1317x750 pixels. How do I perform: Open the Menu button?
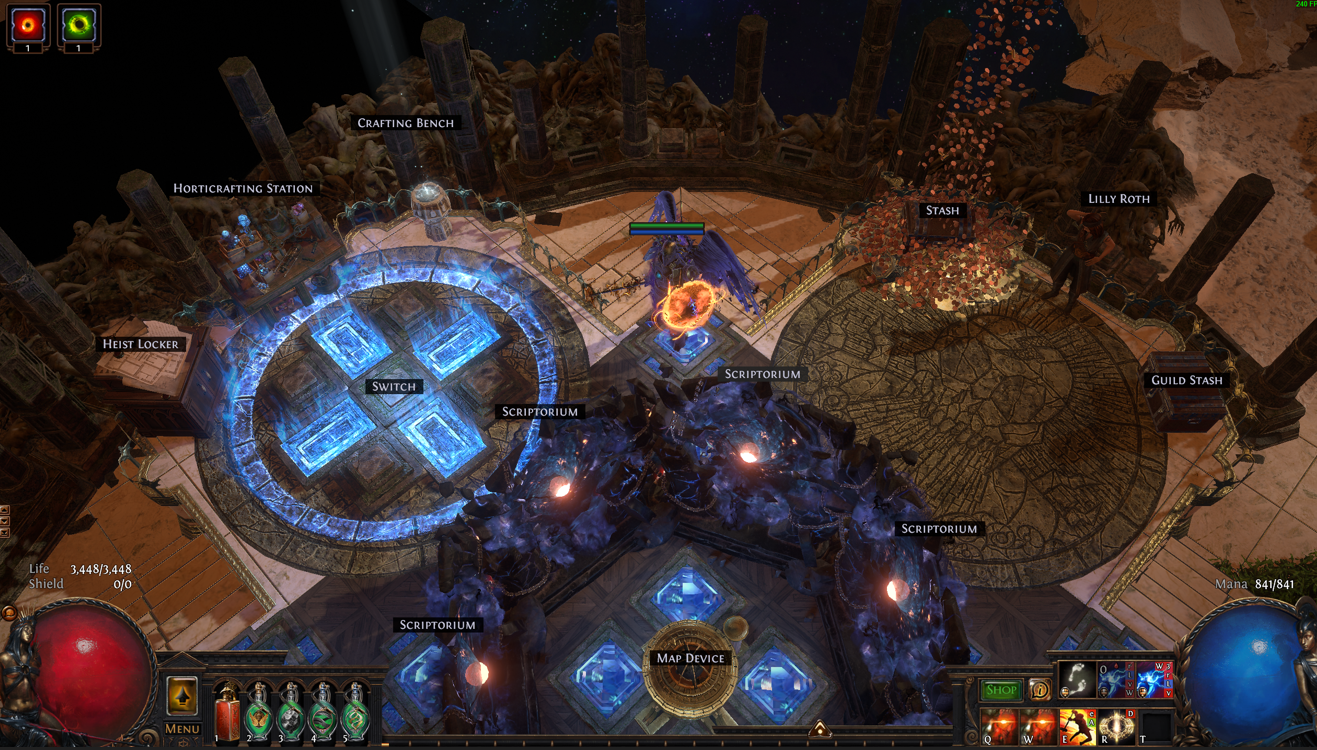click(182, 729)
